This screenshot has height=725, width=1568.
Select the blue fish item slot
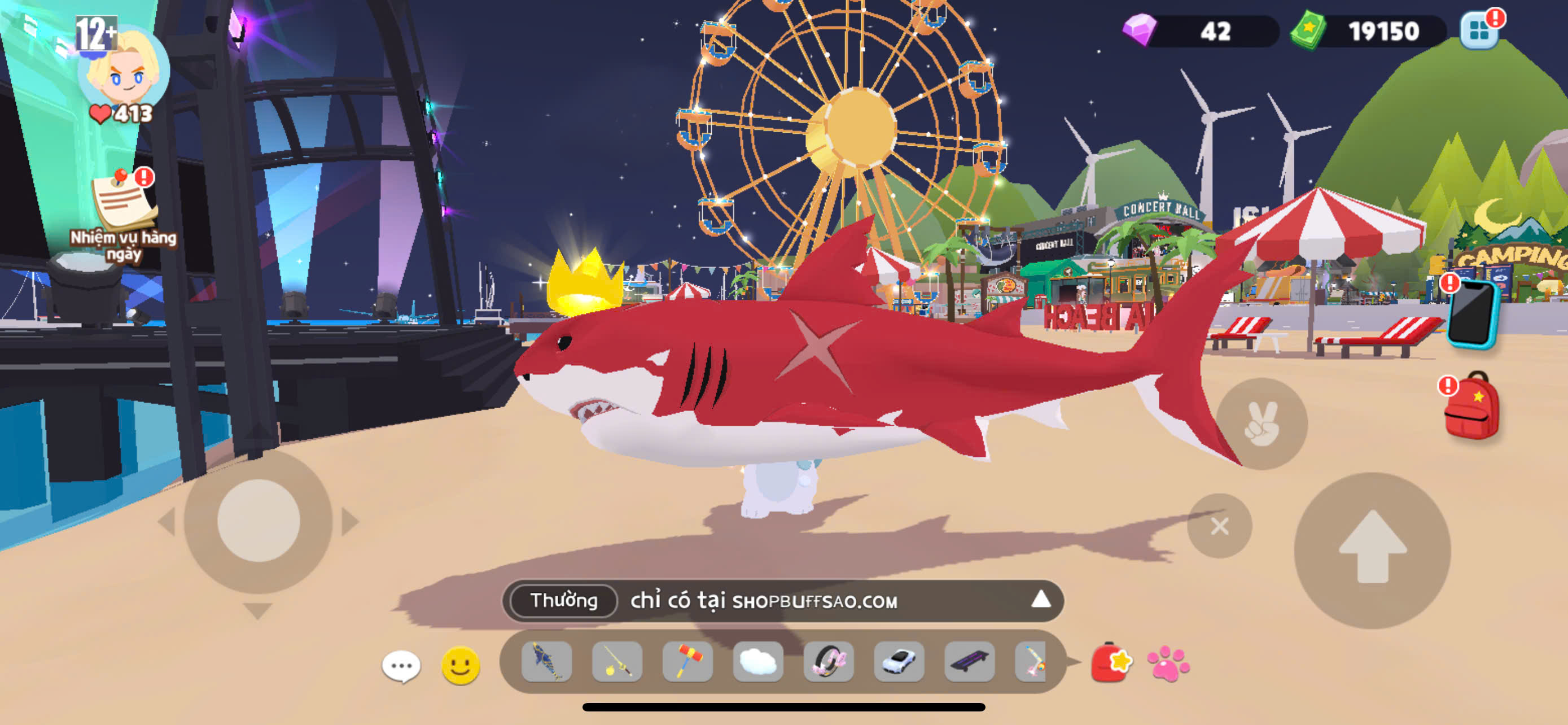point(546,662)
